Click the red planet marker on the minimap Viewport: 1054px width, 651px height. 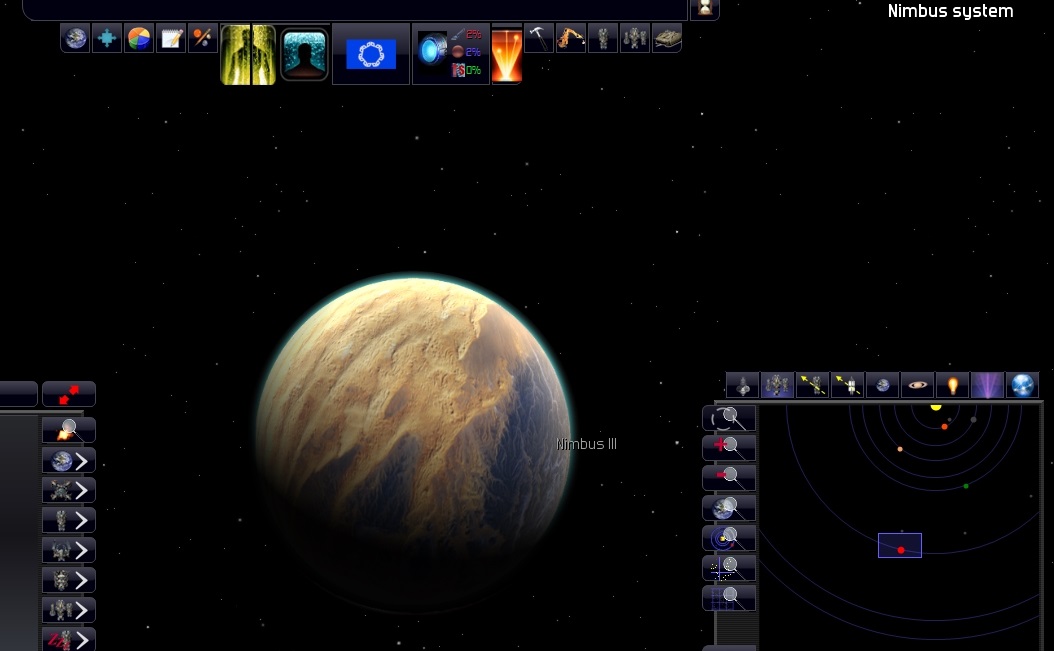coord(901,550)
